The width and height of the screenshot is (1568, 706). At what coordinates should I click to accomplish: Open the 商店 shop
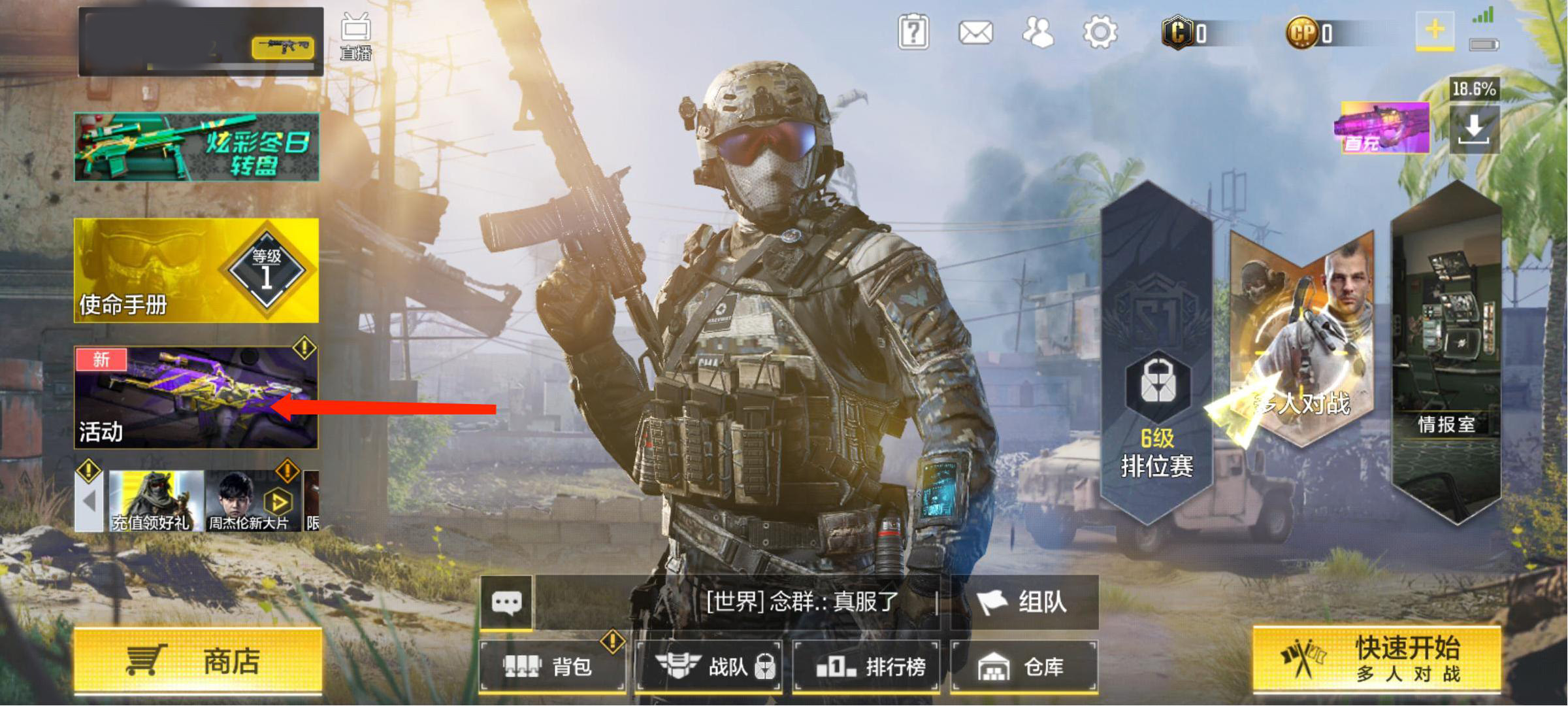(198, 660)
